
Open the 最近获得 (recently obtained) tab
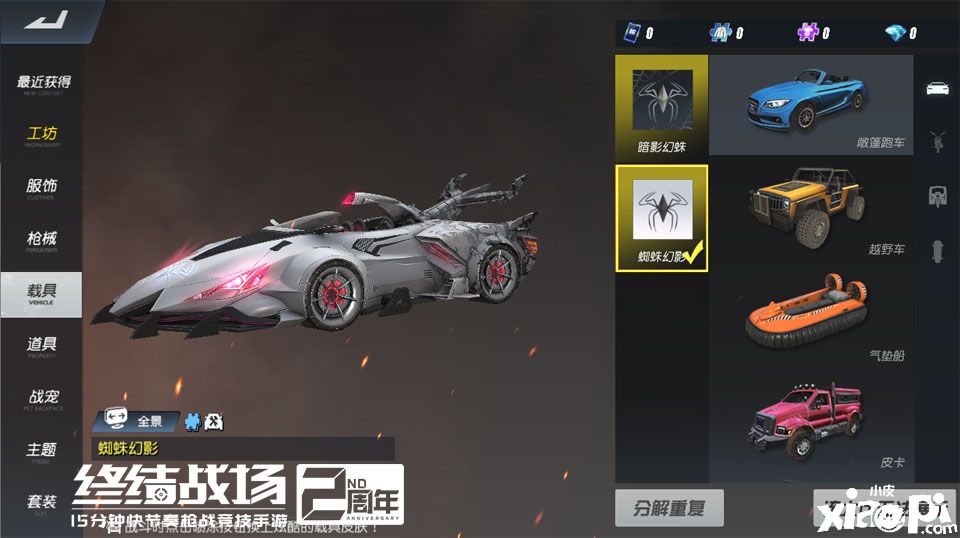[x=43, y=85]
